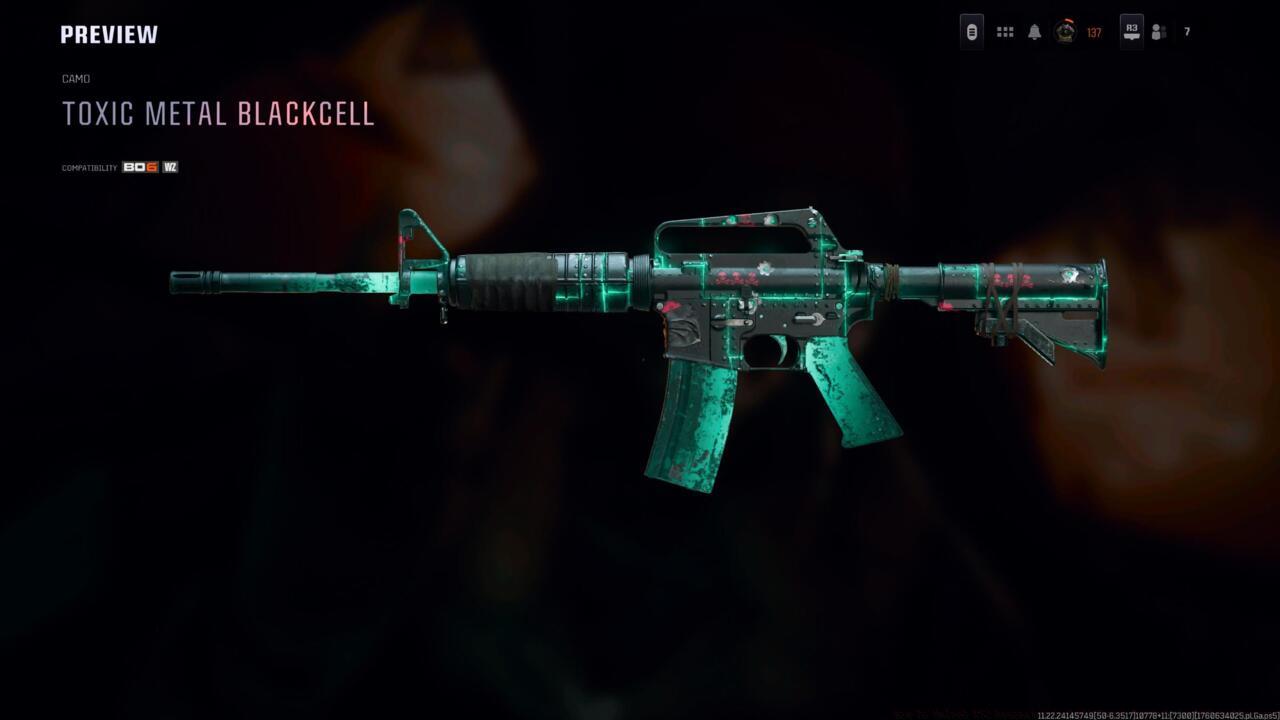Open the notifications bell
Viewport: 1280px width, 720px height.
(1034, 31)
